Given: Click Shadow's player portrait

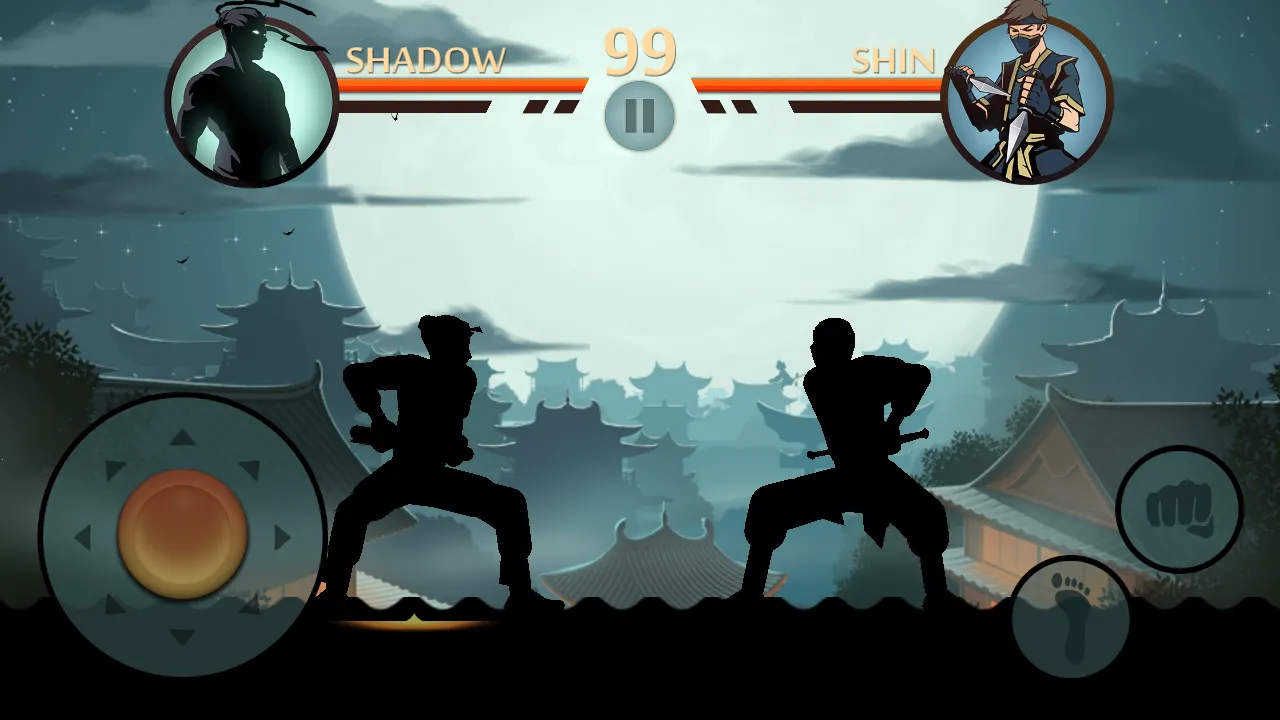Looking at the screenshot, I should tap(252, 101).
